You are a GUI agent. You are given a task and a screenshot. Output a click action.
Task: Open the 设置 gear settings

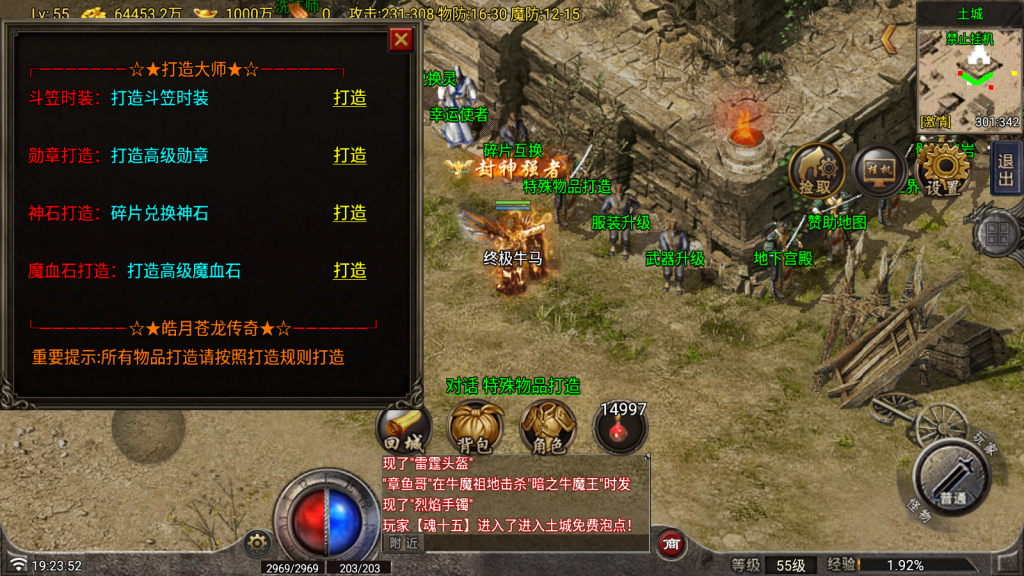click(942, 171)
